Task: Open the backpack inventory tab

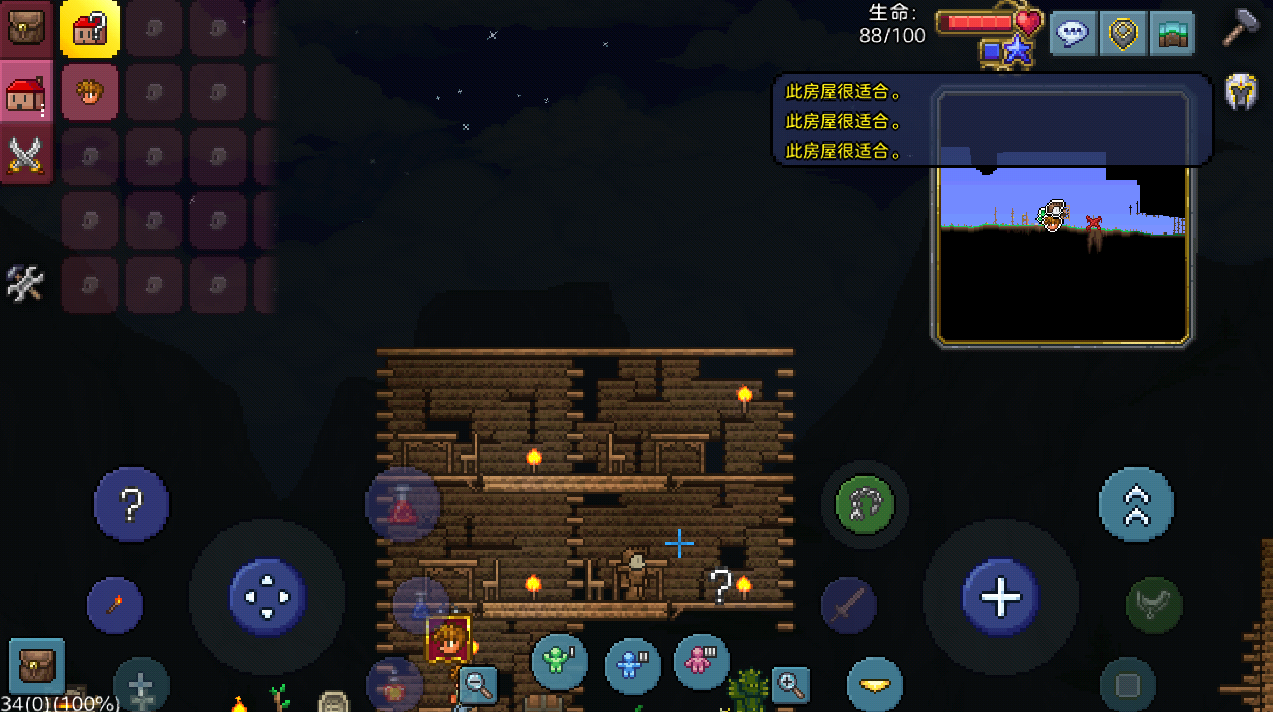Action: [x=25, y=27]
